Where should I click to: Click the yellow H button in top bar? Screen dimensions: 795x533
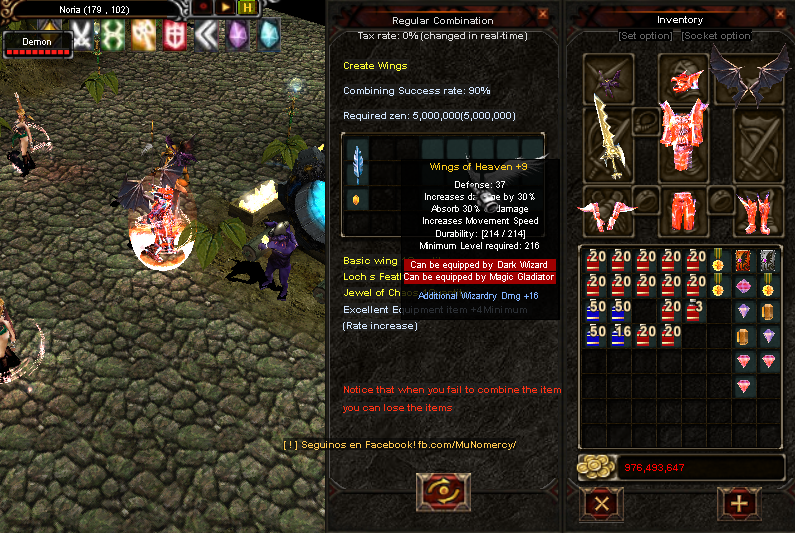[247, 8]
